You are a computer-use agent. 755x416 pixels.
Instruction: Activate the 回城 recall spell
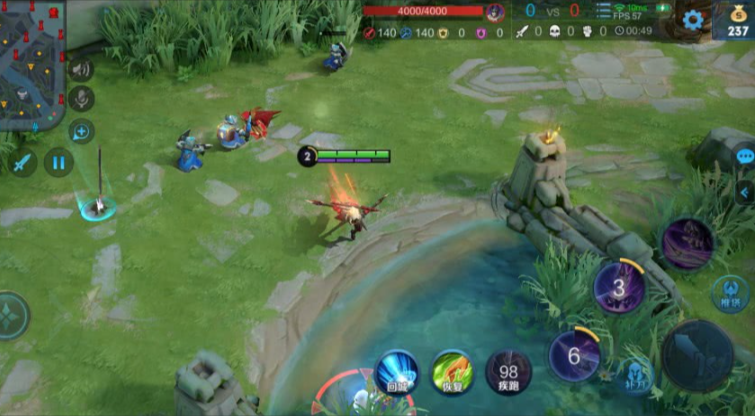[x=396, y=371]
